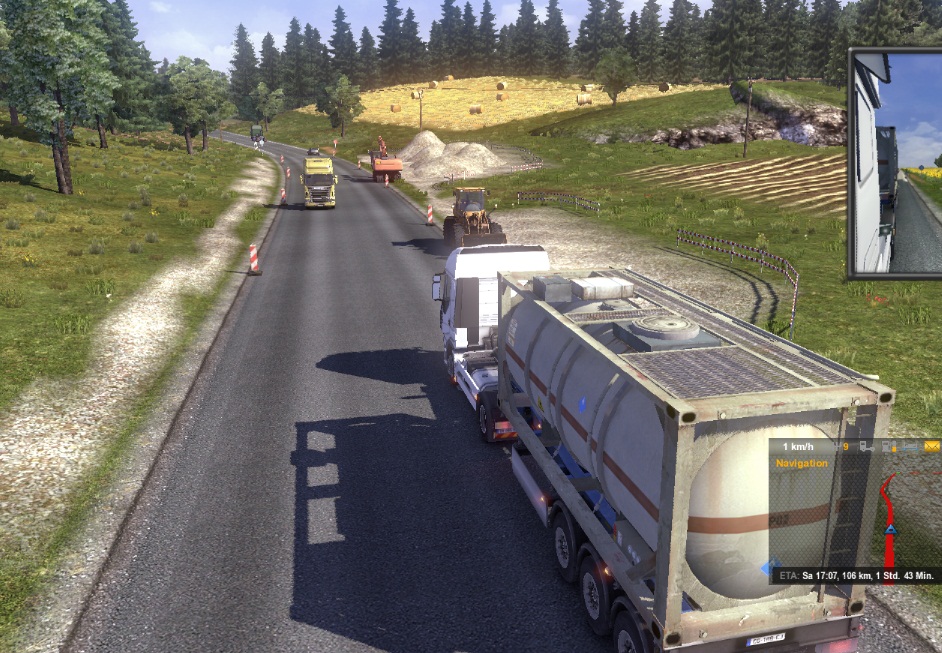
Task: Click the bed rest indicator icon
Action: (x=909, y=447)
